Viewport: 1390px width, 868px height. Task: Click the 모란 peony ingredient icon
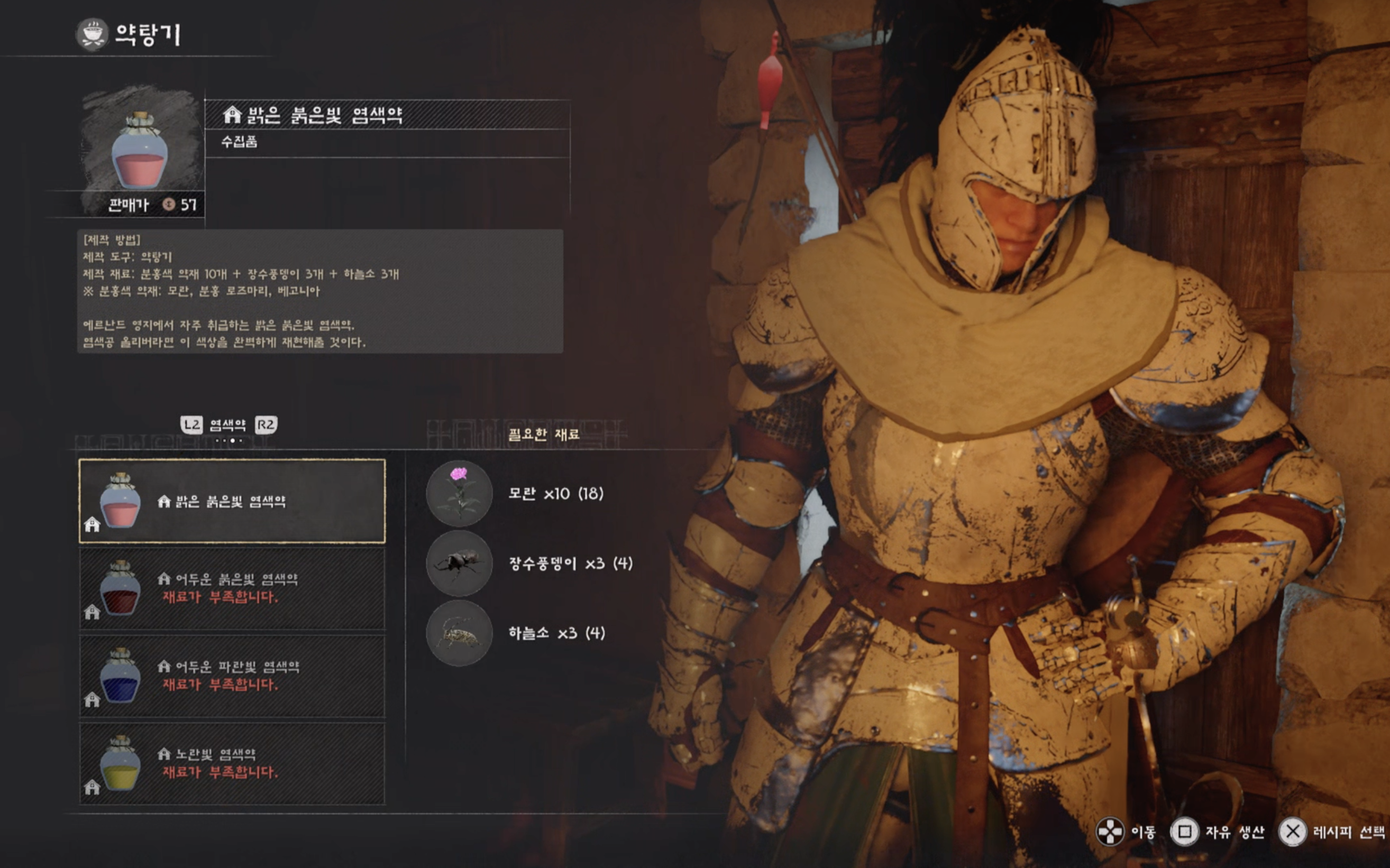(x=459, y=493)
